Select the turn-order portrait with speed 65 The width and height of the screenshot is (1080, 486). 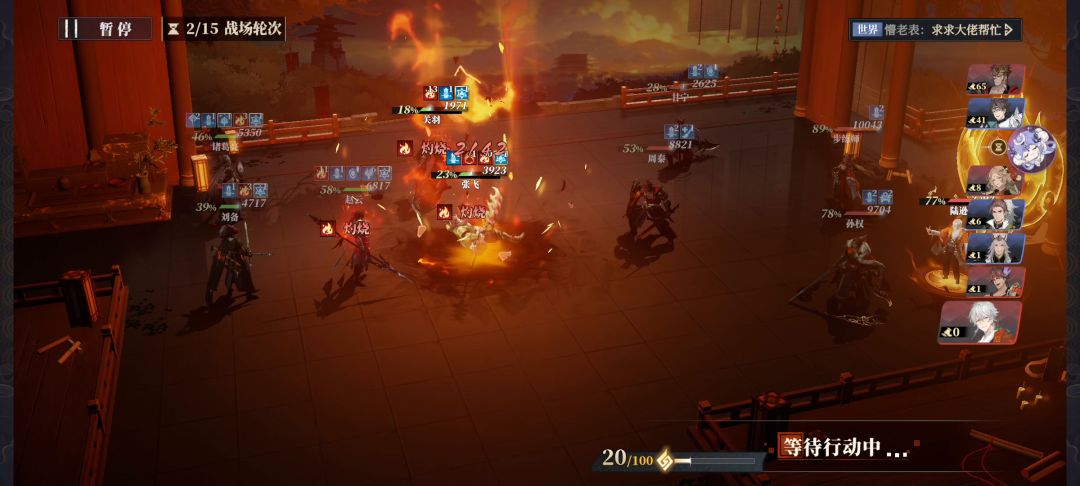click(996, 80)
